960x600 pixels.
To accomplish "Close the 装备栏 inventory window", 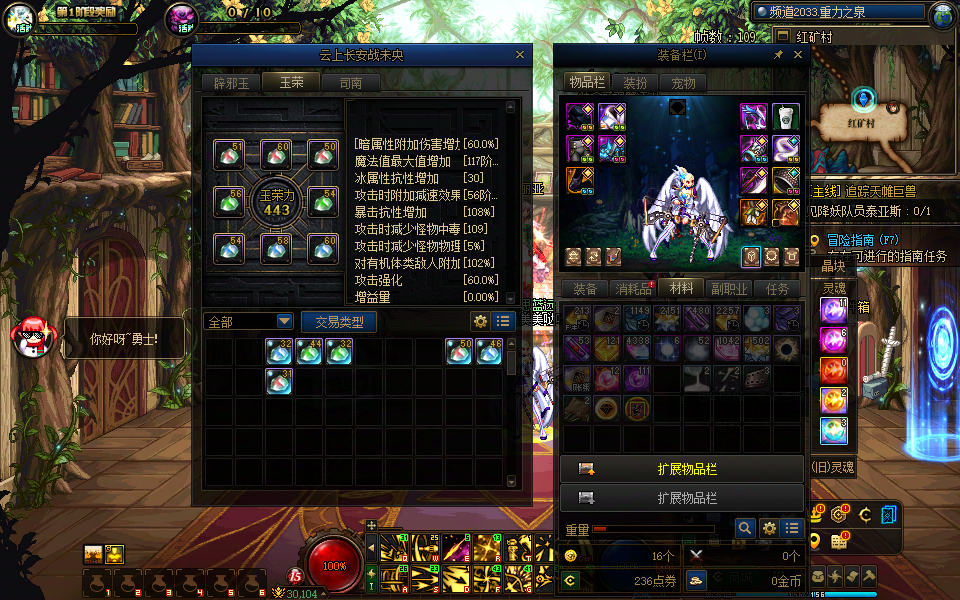I will tap(798, 56).
